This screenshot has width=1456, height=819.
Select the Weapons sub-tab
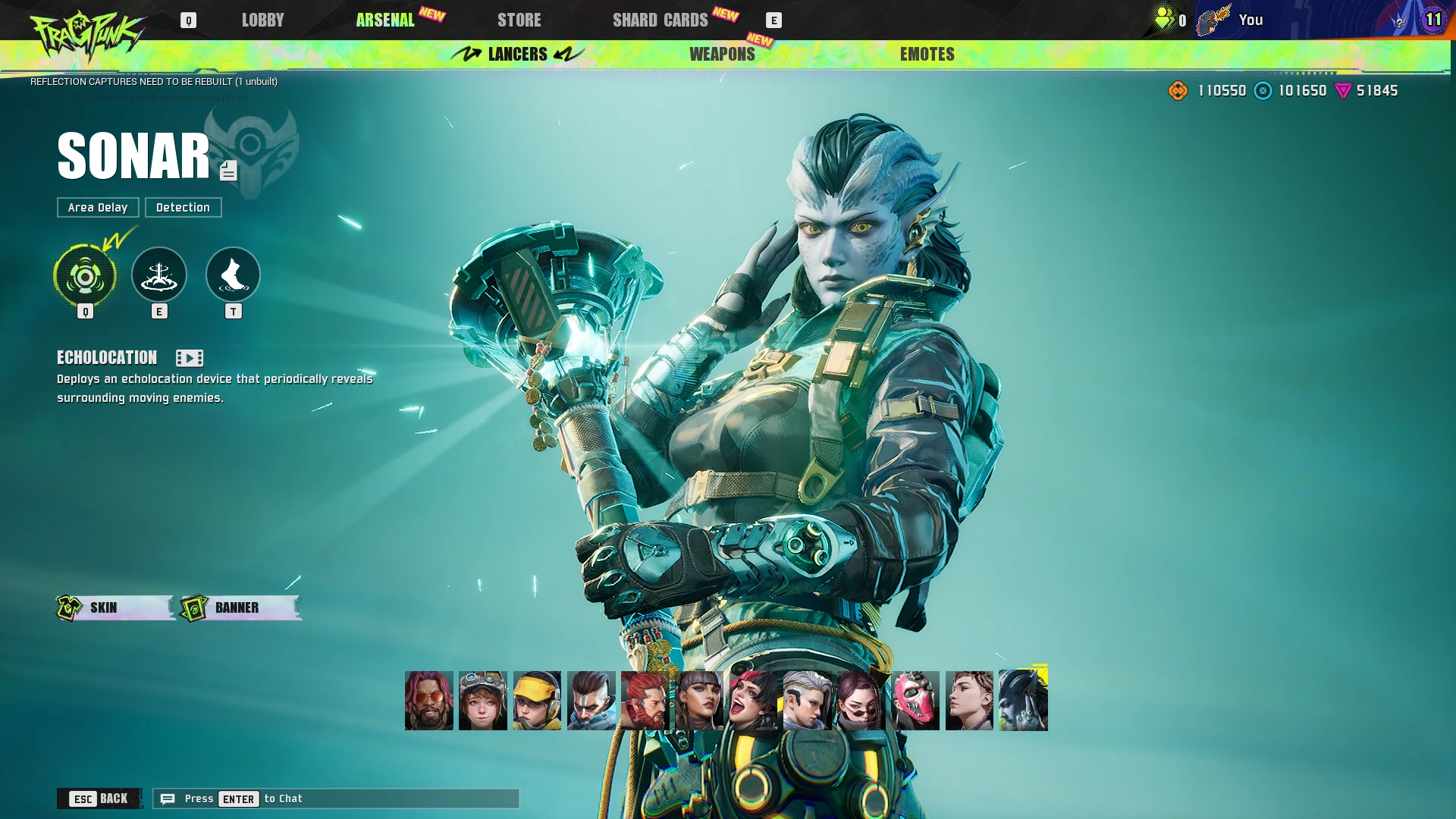pos(722,55)
